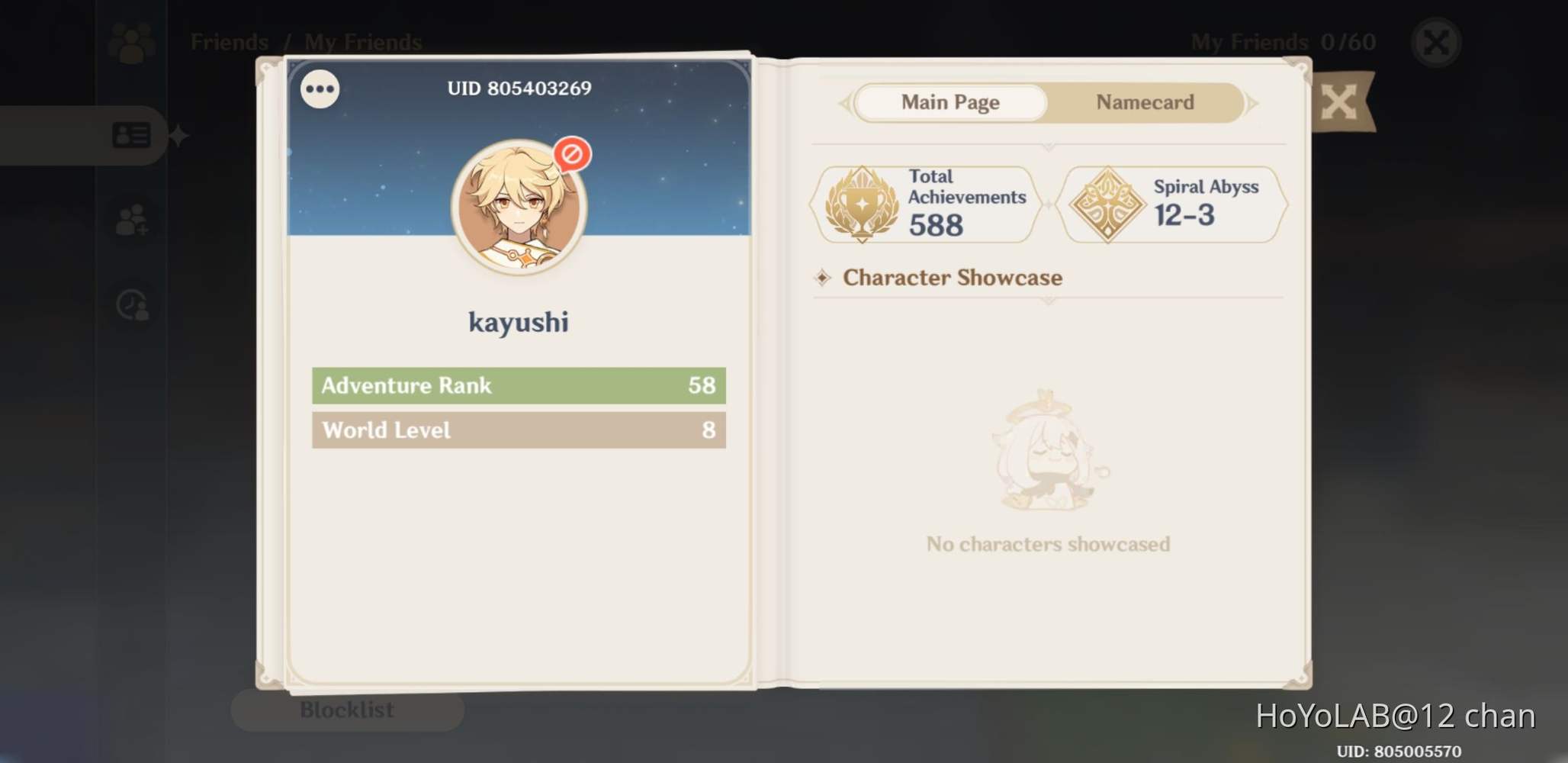Viewport: 1568px width, 763px height.
Task: Open the more options menu on kayushi's profile
Action: pos(319,89)
